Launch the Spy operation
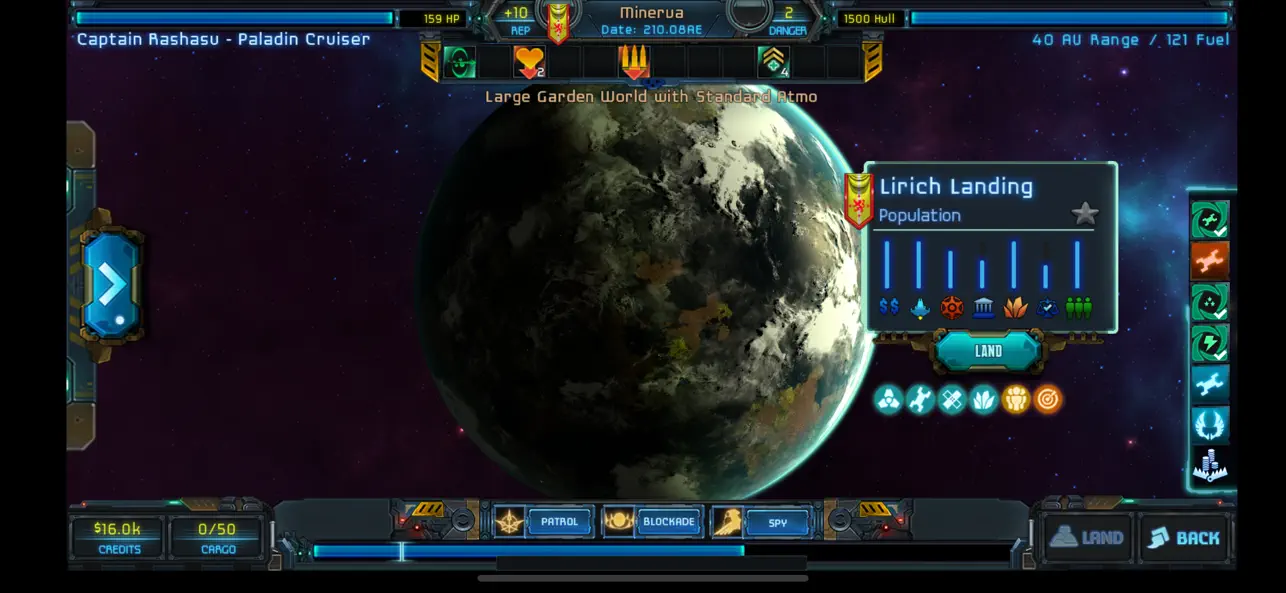1286x593 pixels. pos(777,522)
